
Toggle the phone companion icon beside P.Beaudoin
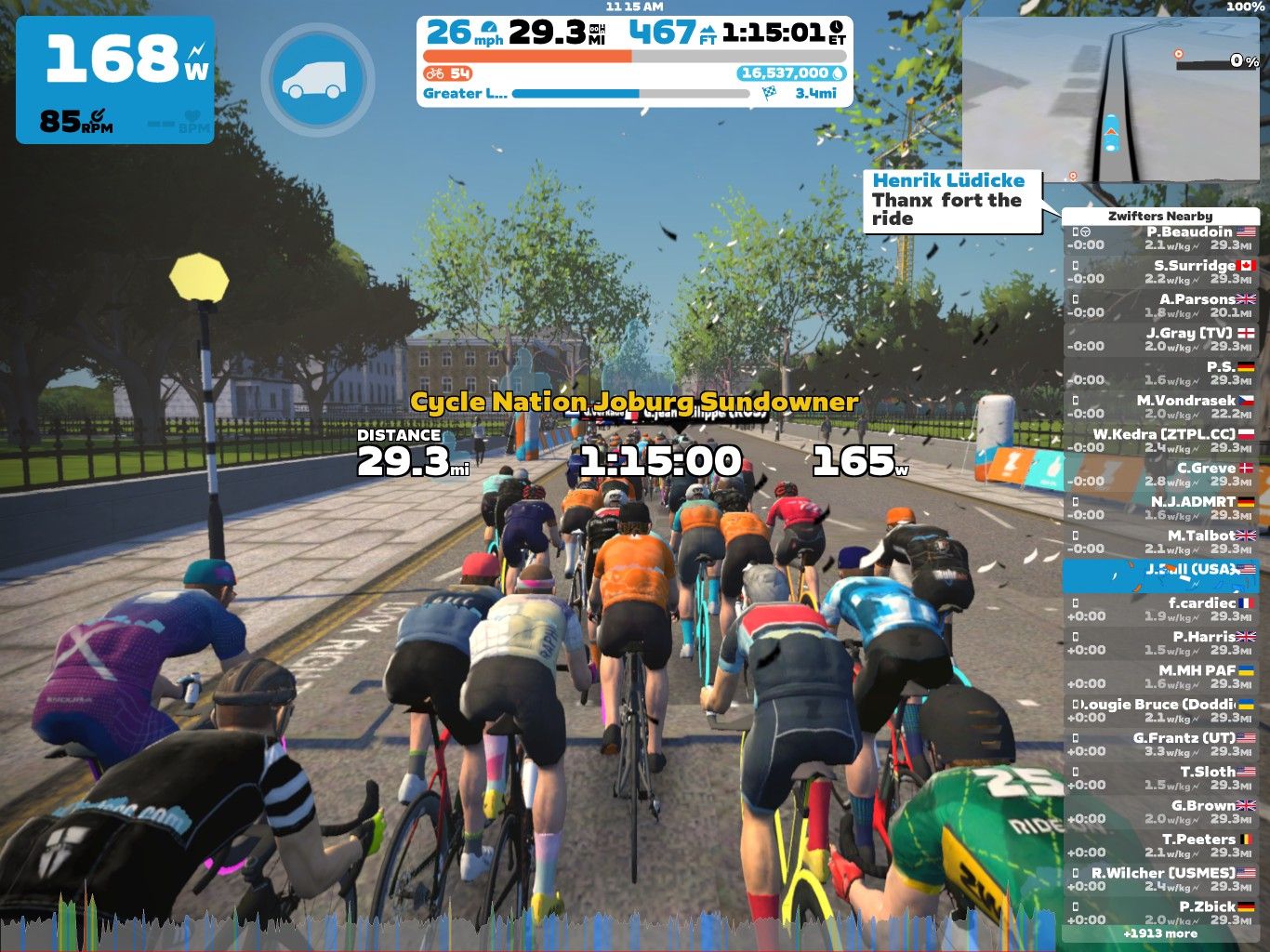pos(1076,230)
